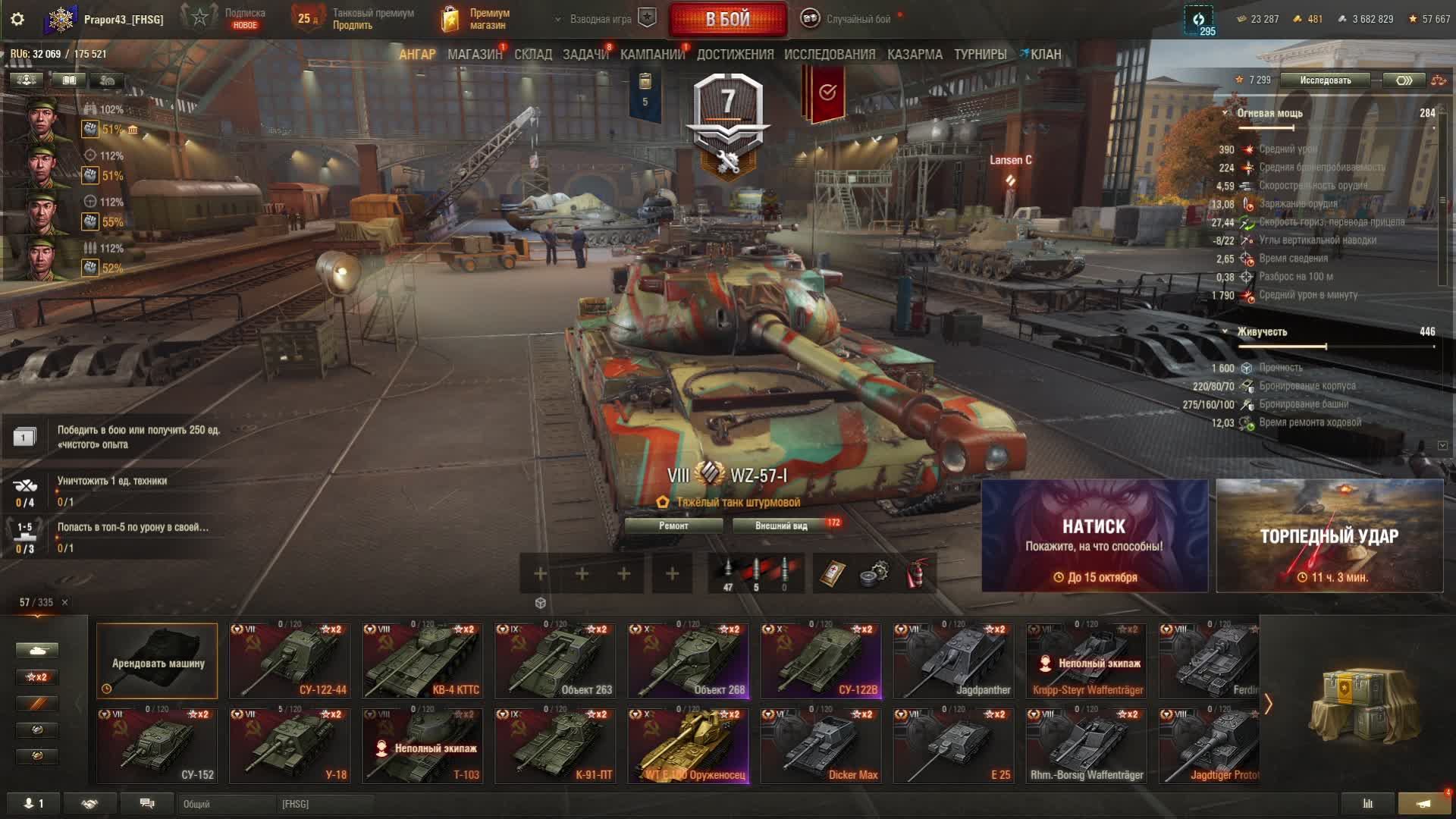
Task: Open the НАТИСК event banner
Action: pyautogui.click(x=1094, y=535)
